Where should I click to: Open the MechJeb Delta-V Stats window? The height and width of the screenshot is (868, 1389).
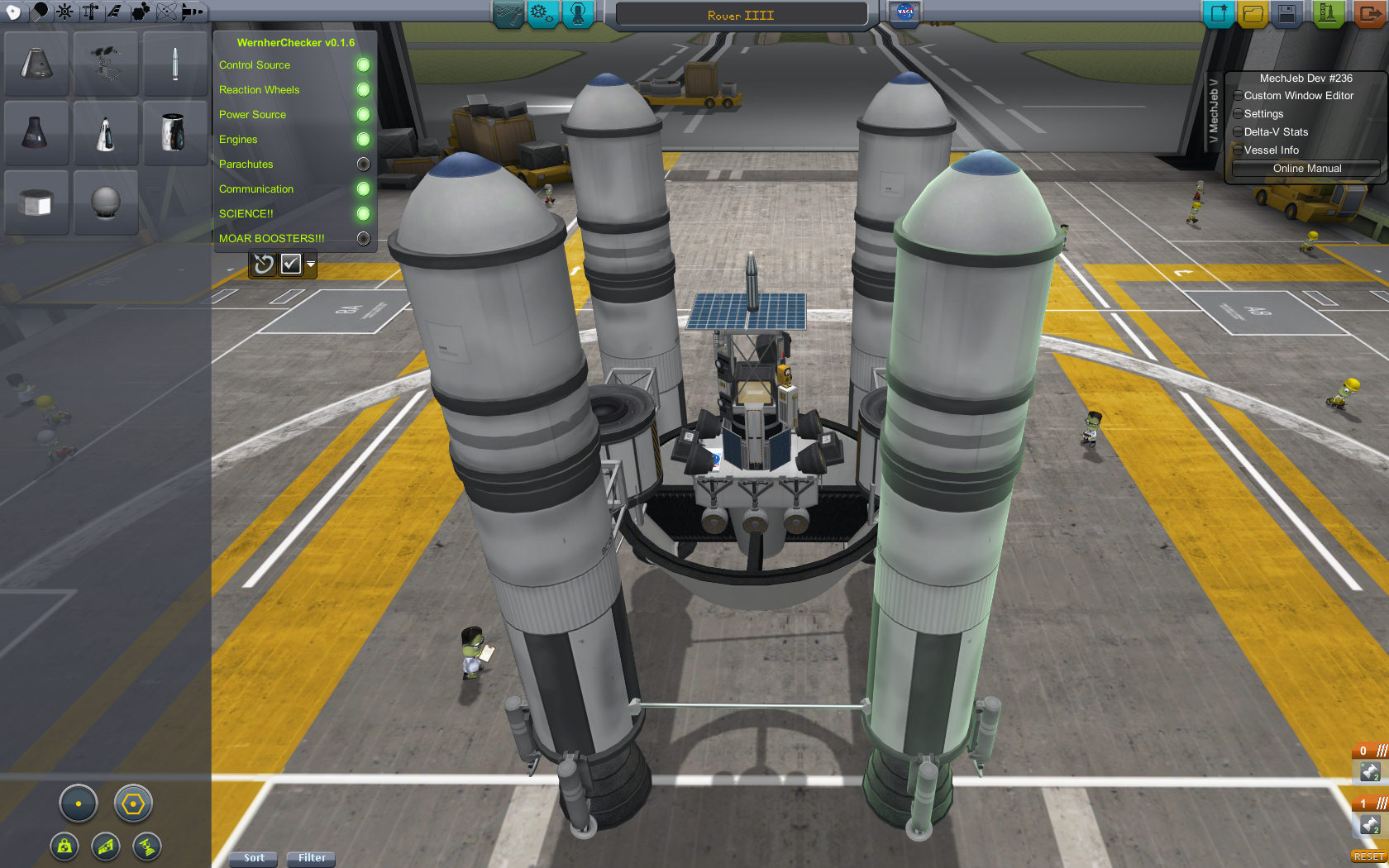(x=1276, y=132)
